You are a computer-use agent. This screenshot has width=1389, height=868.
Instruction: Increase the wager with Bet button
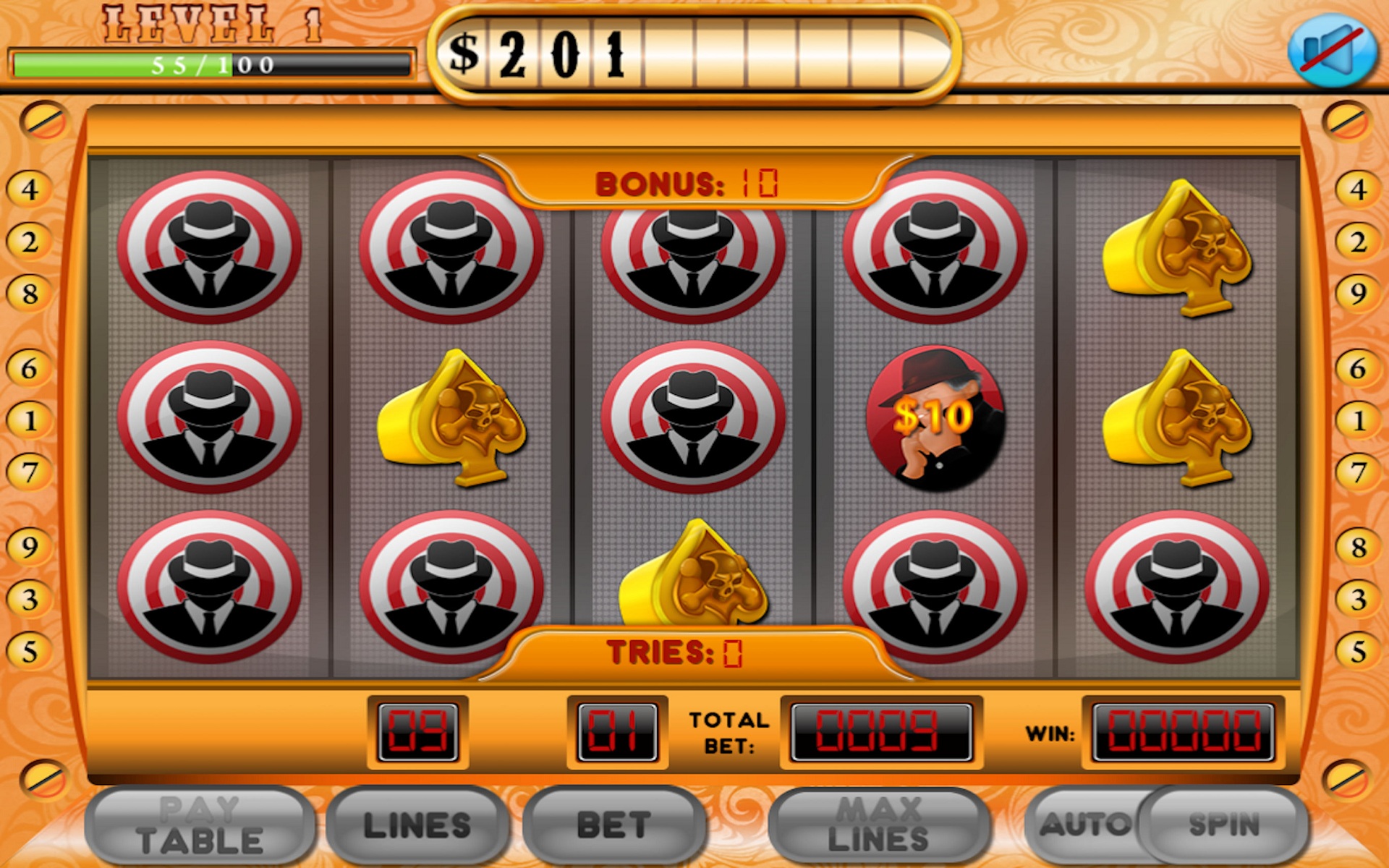(x=613, y=826)
